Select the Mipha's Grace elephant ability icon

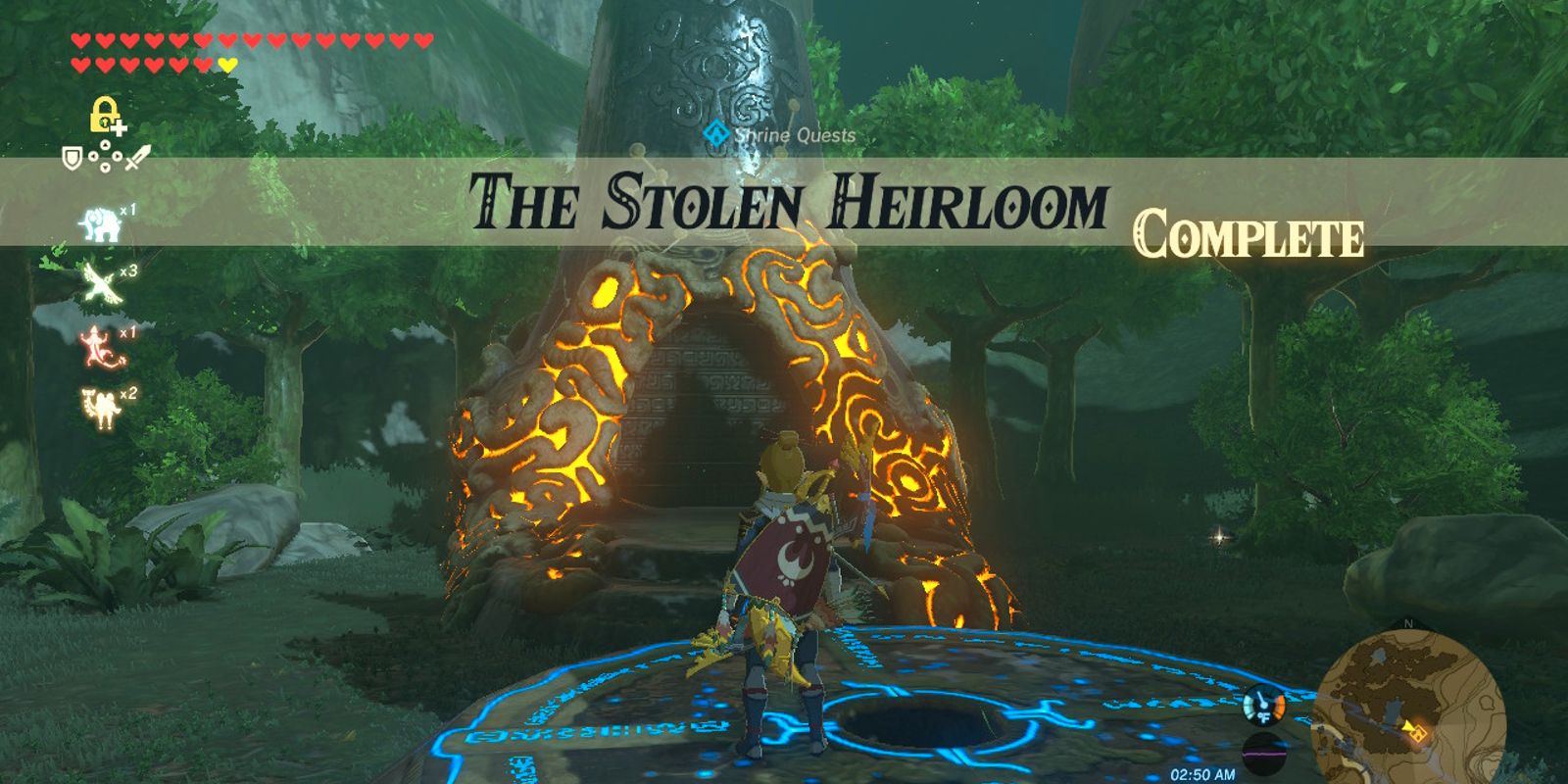98,221
